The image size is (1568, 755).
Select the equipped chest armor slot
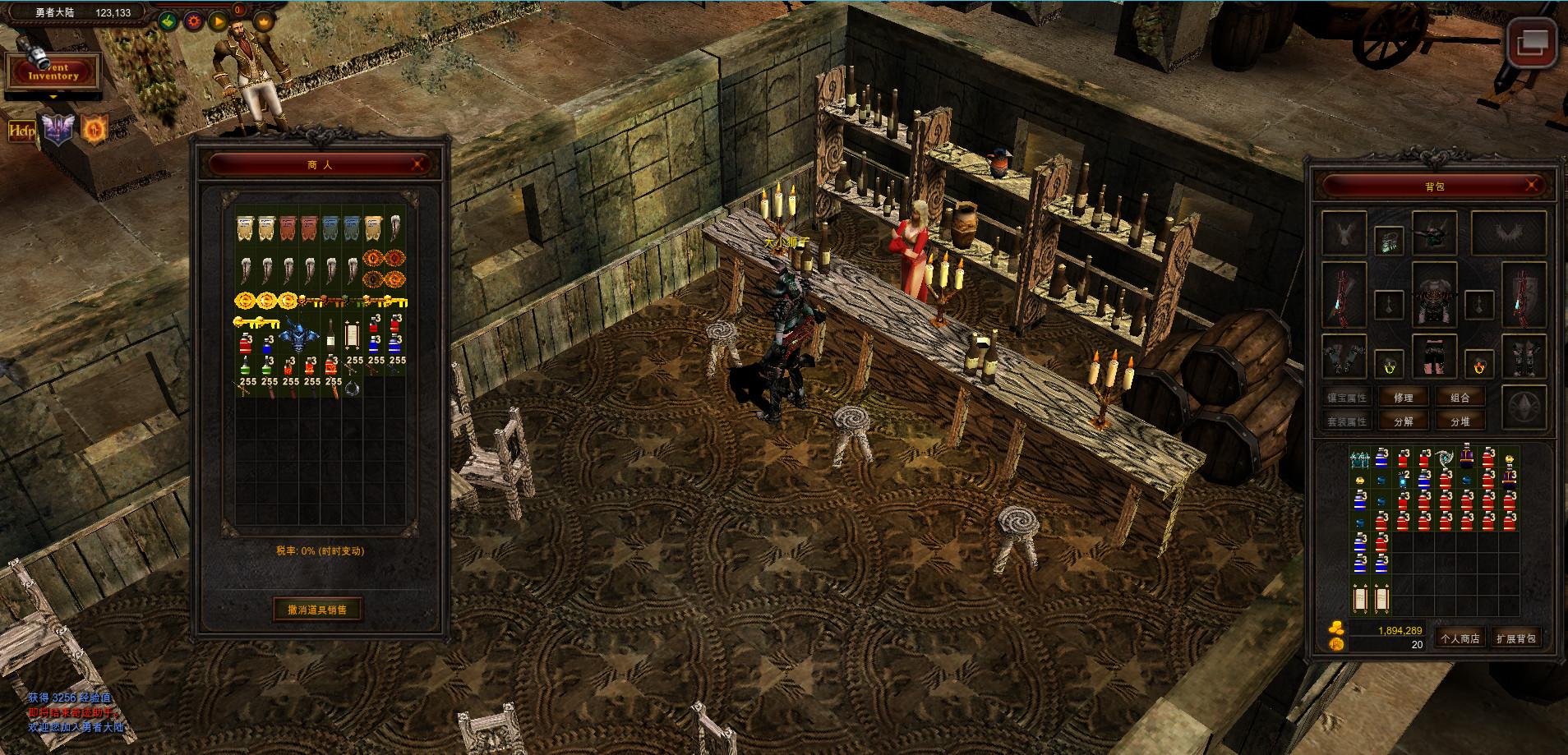pos(1434,296)
